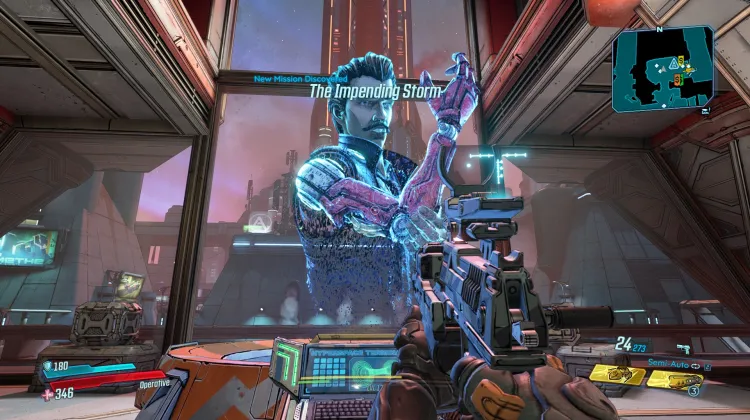Viewport: 750px width, 420px height.
Task: Open the minimap in the corner
Action: coord(662,67)
